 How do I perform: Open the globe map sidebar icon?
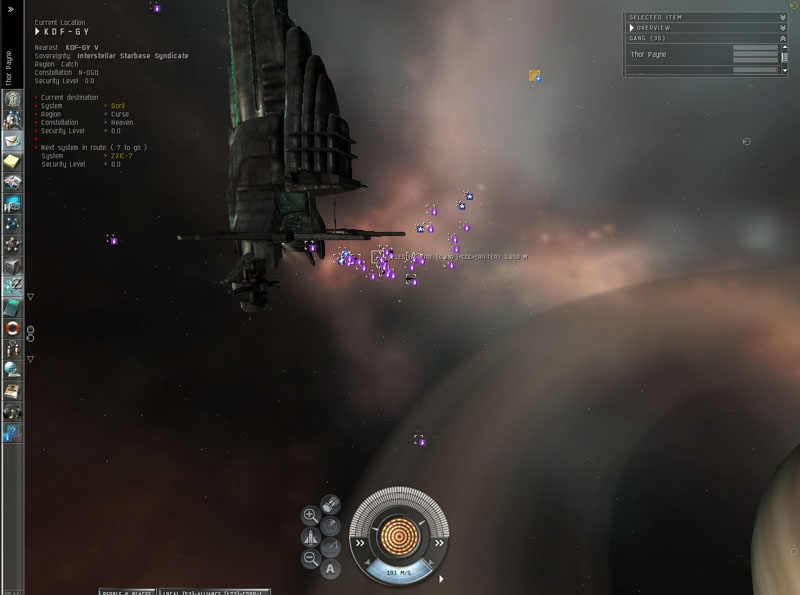[x=13, y=370]
